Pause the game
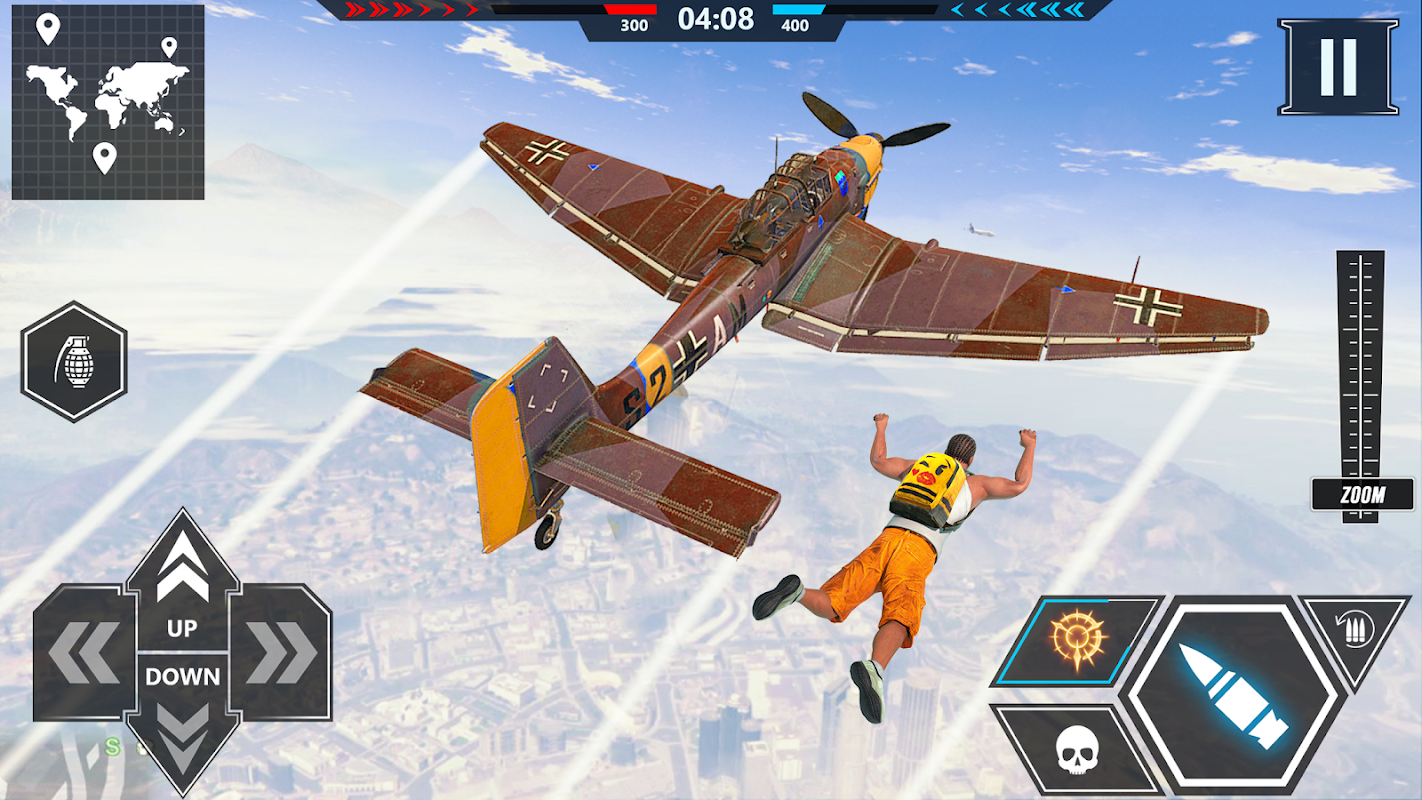 tap(1337, 66)
